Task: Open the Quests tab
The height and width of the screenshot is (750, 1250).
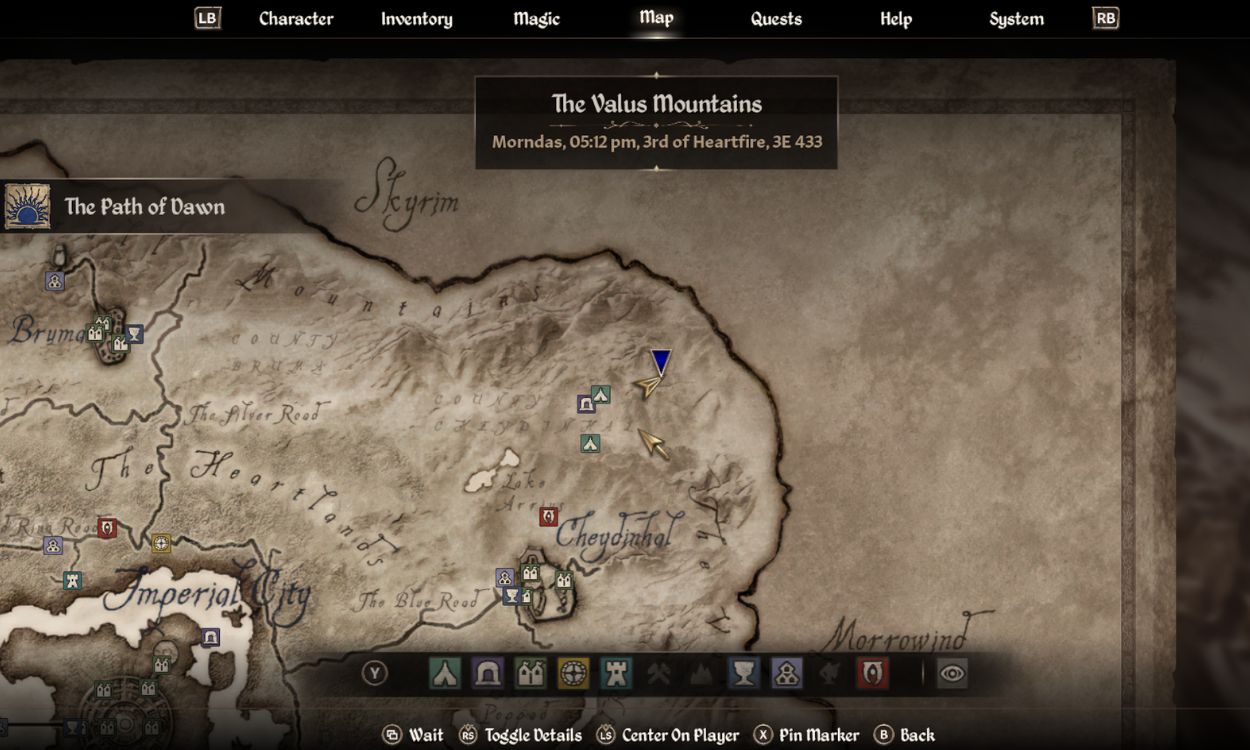Action: click(776, 19)
